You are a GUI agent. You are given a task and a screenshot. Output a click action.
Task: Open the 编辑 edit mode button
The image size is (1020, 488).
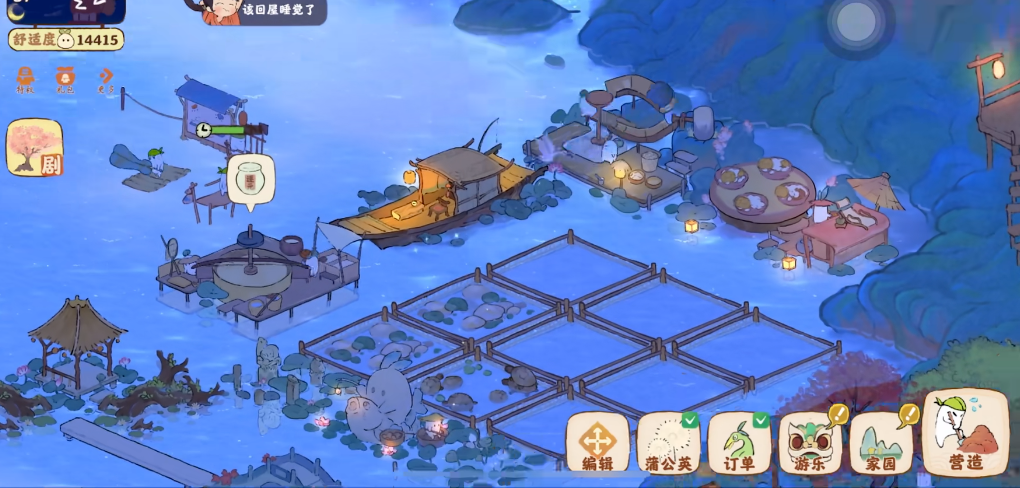tap(598, 441)
